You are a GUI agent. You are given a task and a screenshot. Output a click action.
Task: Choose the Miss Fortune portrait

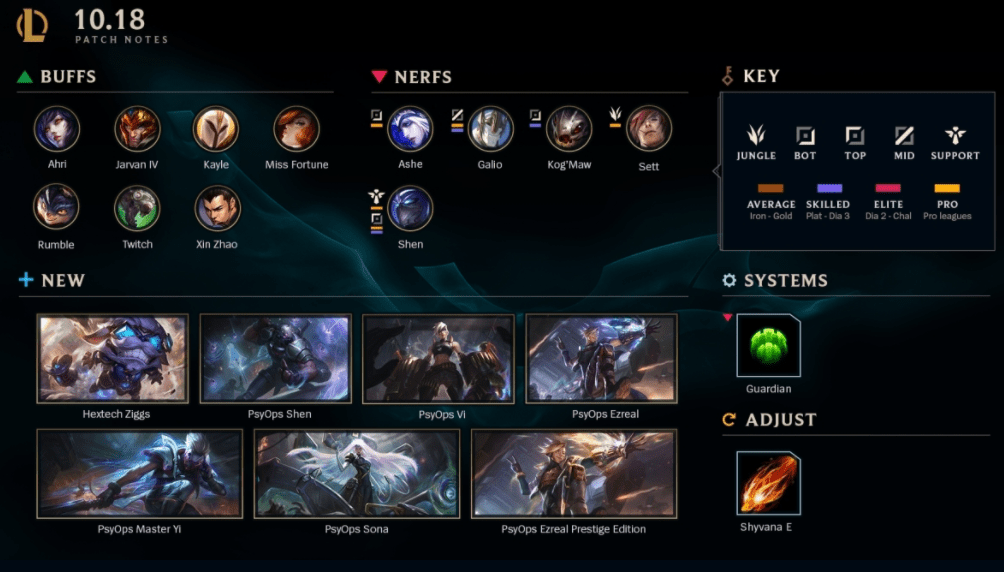point(297,128)
